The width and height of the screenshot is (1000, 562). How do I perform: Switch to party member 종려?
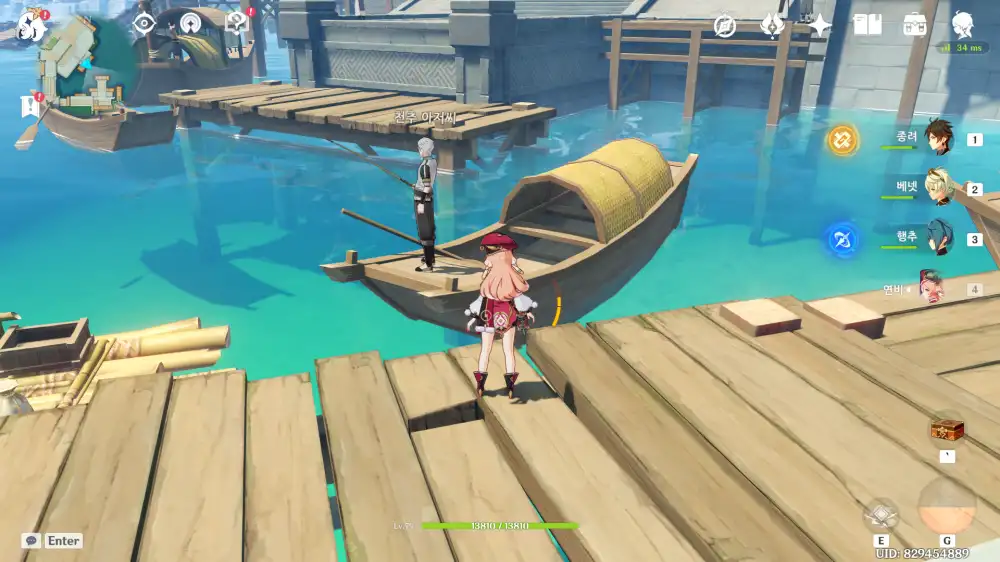(936, 137)
